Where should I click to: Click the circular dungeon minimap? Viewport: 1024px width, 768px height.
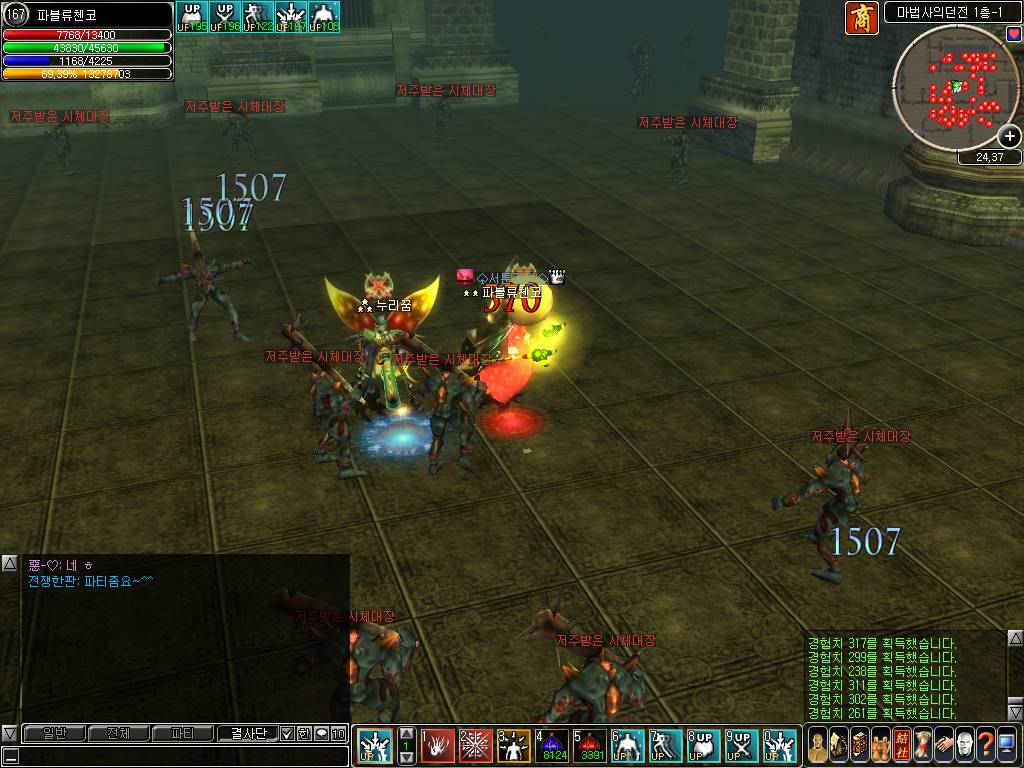pos(954,88)
